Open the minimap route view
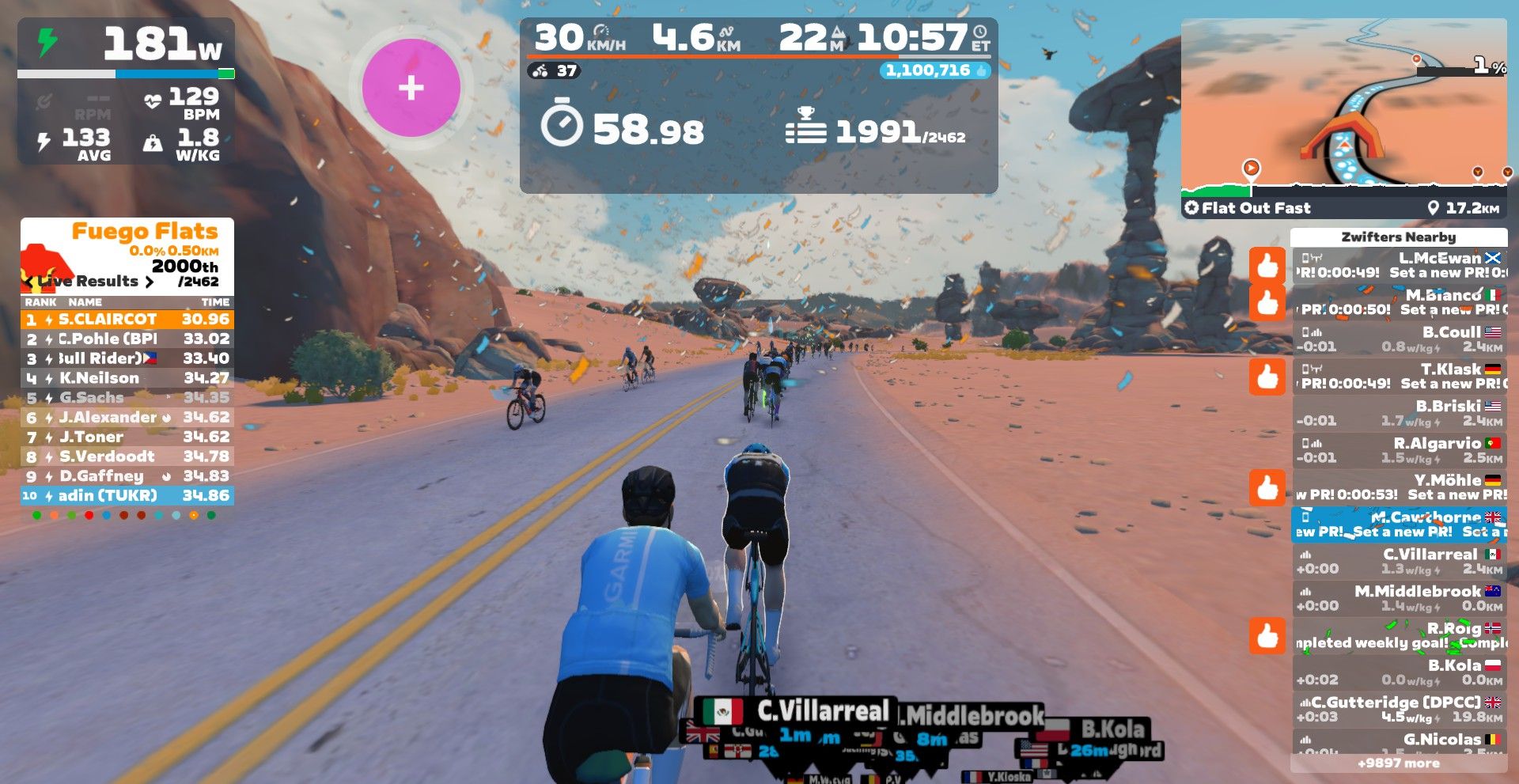 (x=1343, y=107)
